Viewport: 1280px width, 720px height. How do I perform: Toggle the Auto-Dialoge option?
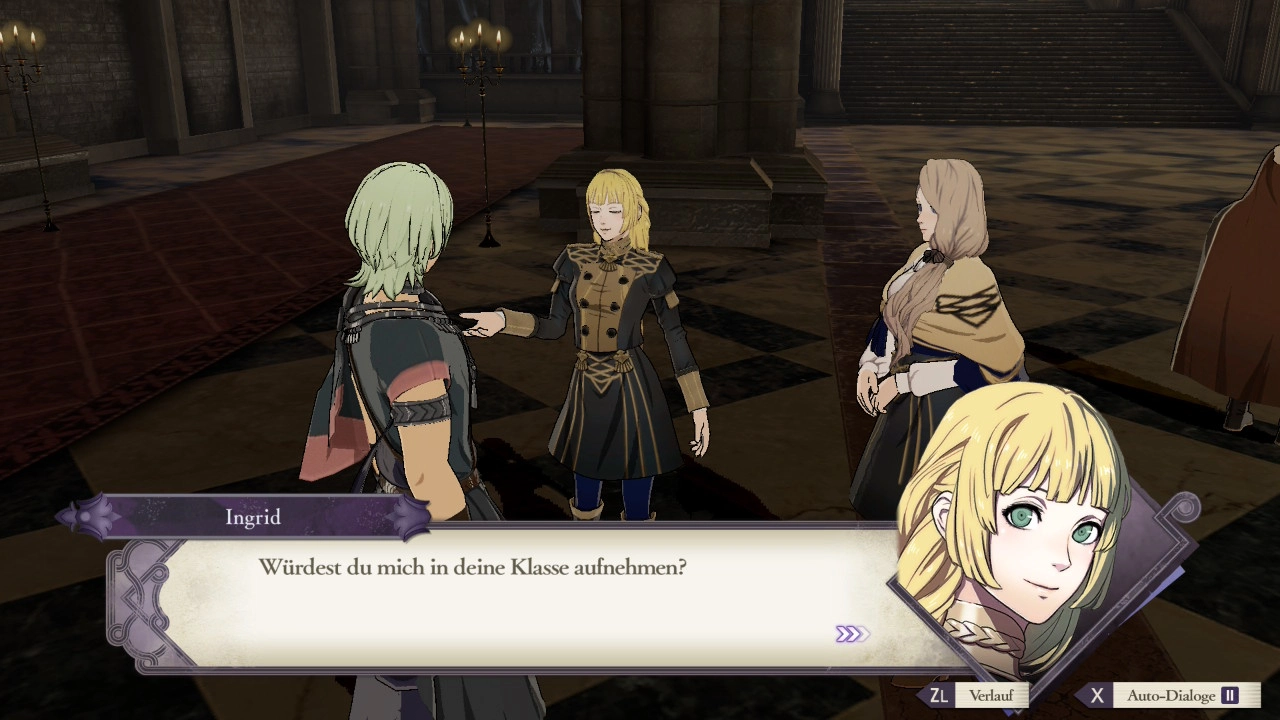pos(1170,695)
